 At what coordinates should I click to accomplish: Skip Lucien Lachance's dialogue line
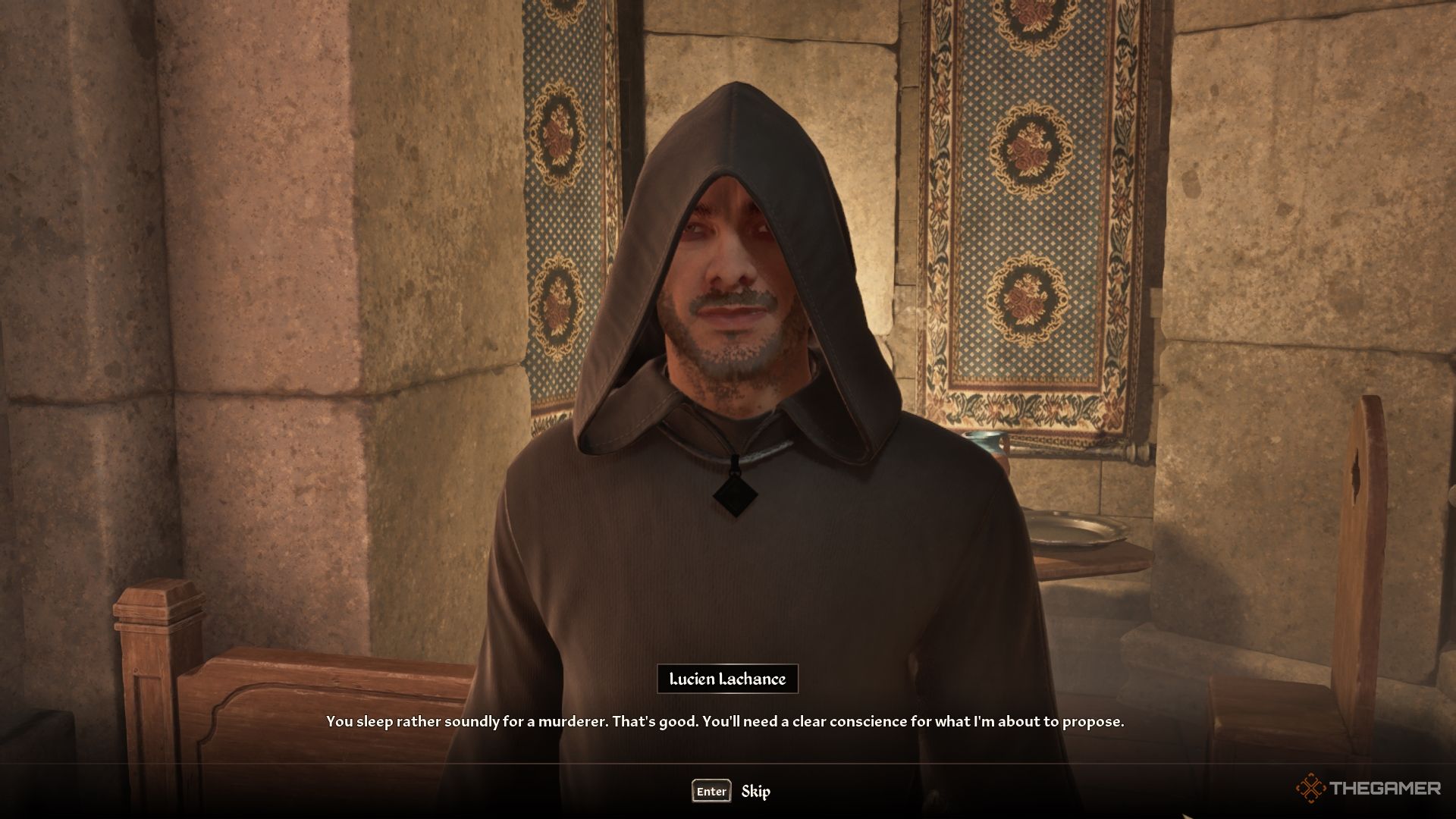coord(732,791)
